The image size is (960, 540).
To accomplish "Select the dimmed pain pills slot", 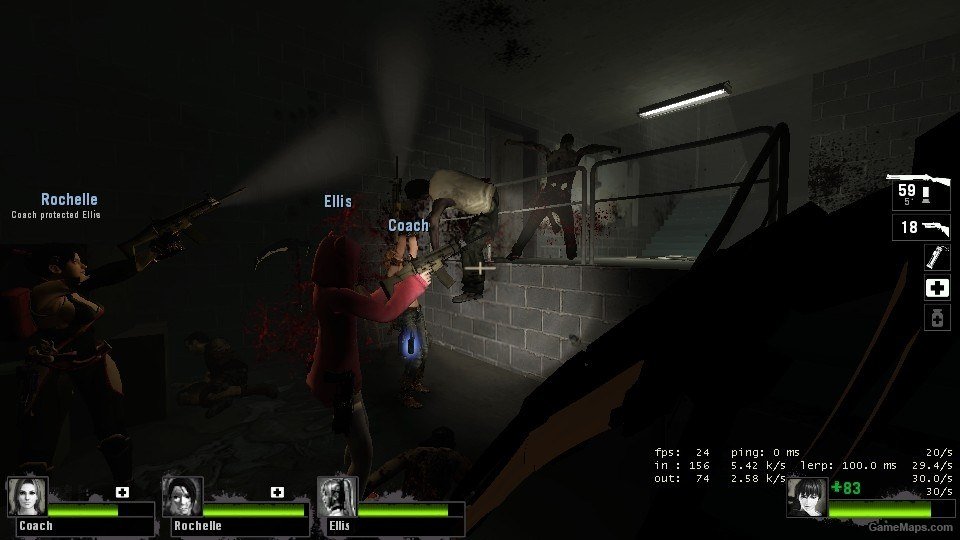I will 937,318.
